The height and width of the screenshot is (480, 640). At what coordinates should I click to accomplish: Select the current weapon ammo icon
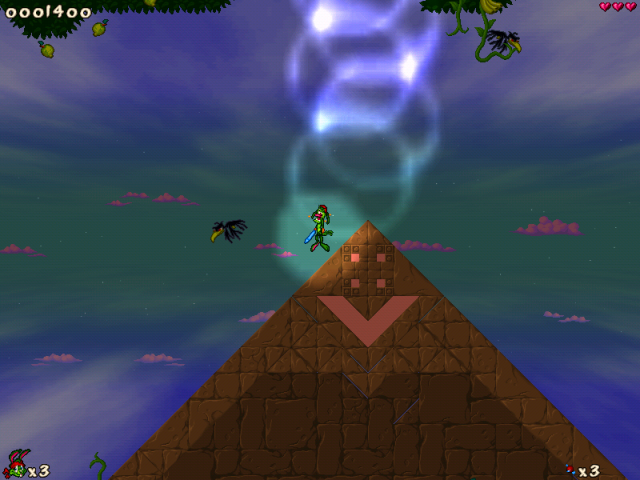[x=571, y=469]
